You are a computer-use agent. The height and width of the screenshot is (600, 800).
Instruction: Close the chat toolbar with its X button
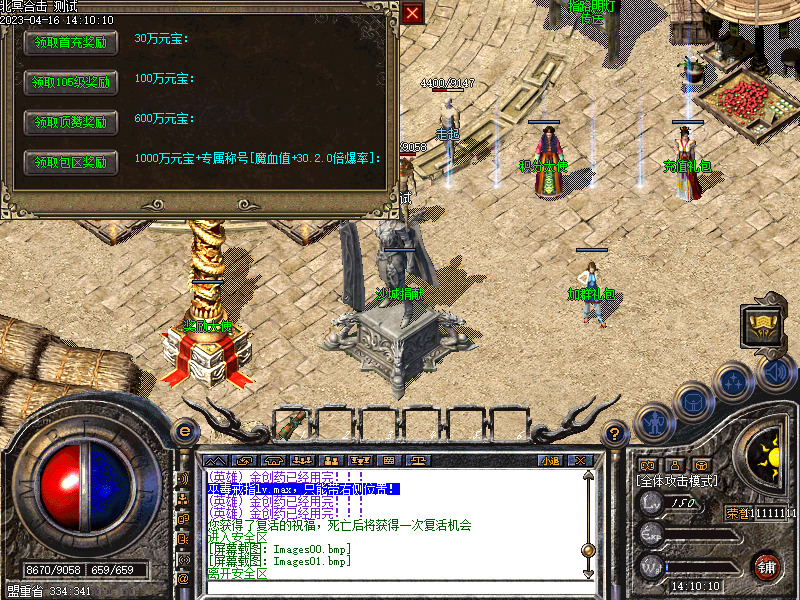click(581, 460)
